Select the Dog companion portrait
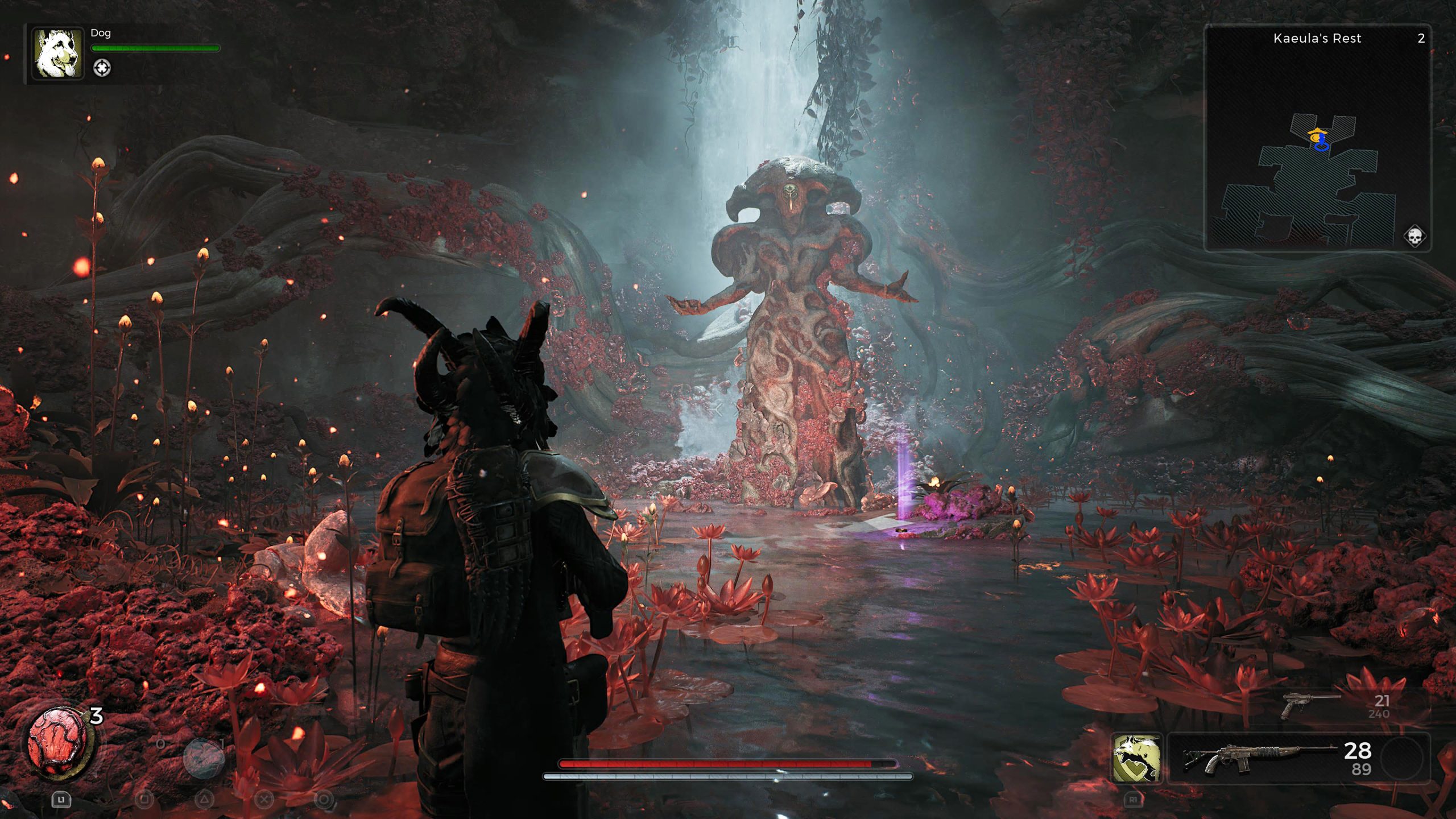The width and height of the screenshot is (1456, 819). point(57,55)
